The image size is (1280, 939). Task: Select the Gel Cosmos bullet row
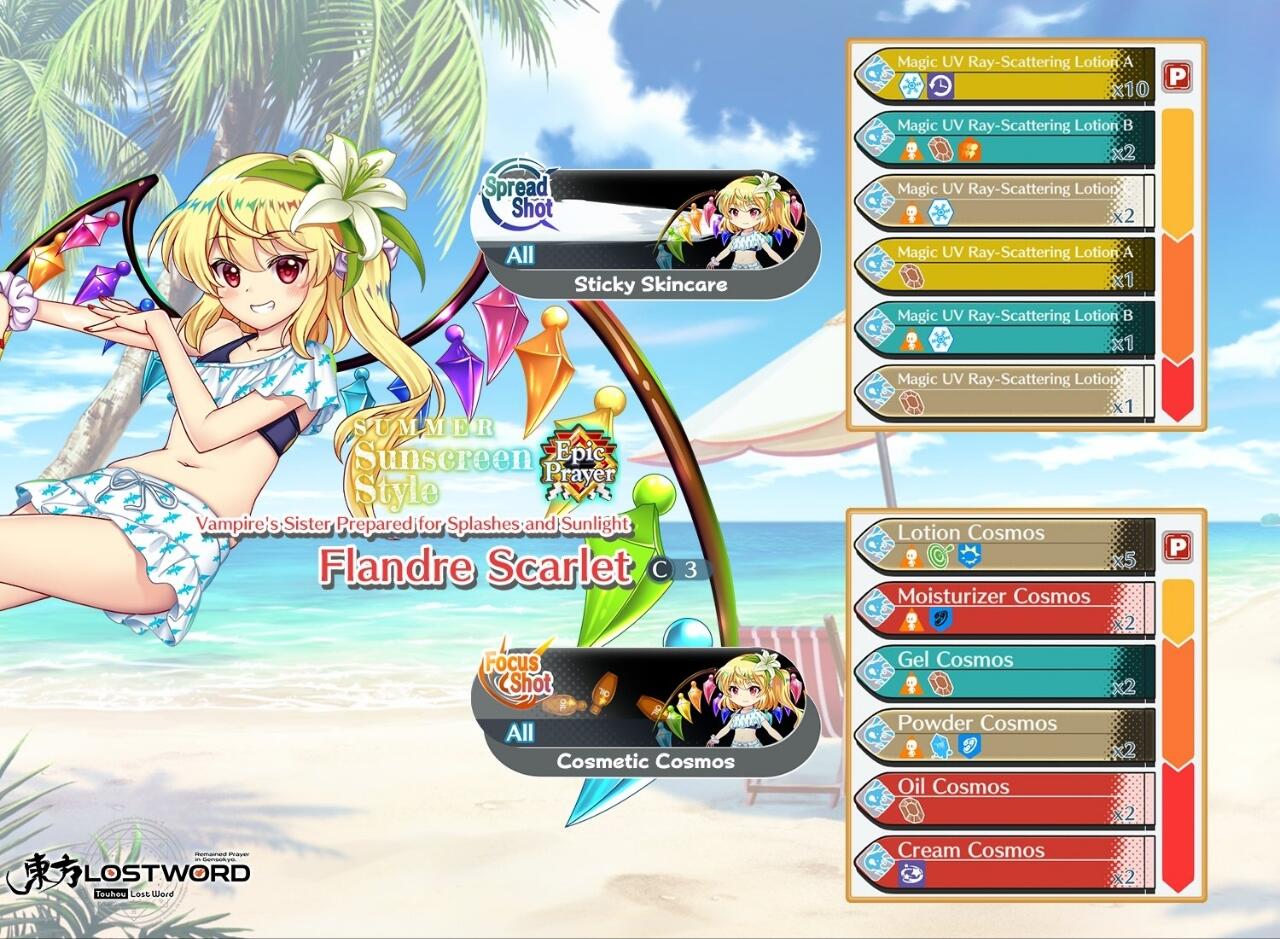tap(1004, 672)
